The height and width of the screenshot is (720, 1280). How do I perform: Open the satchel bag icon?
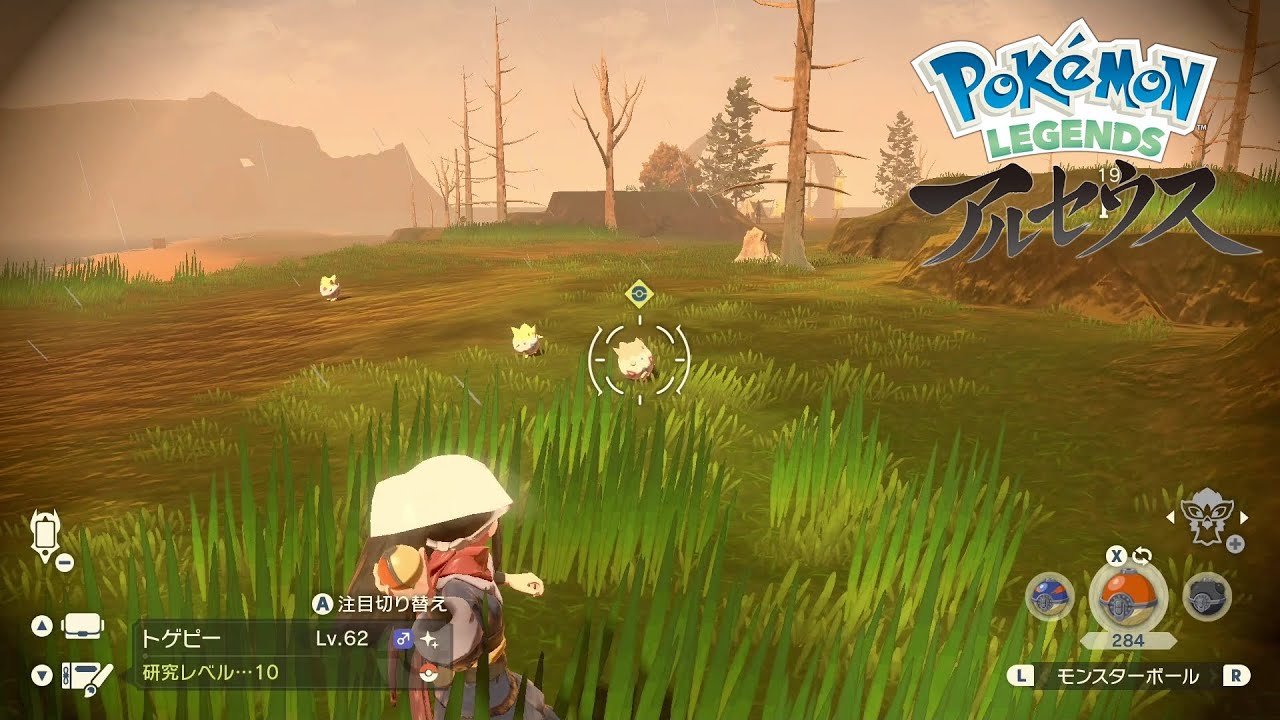(x=83, y=627)
